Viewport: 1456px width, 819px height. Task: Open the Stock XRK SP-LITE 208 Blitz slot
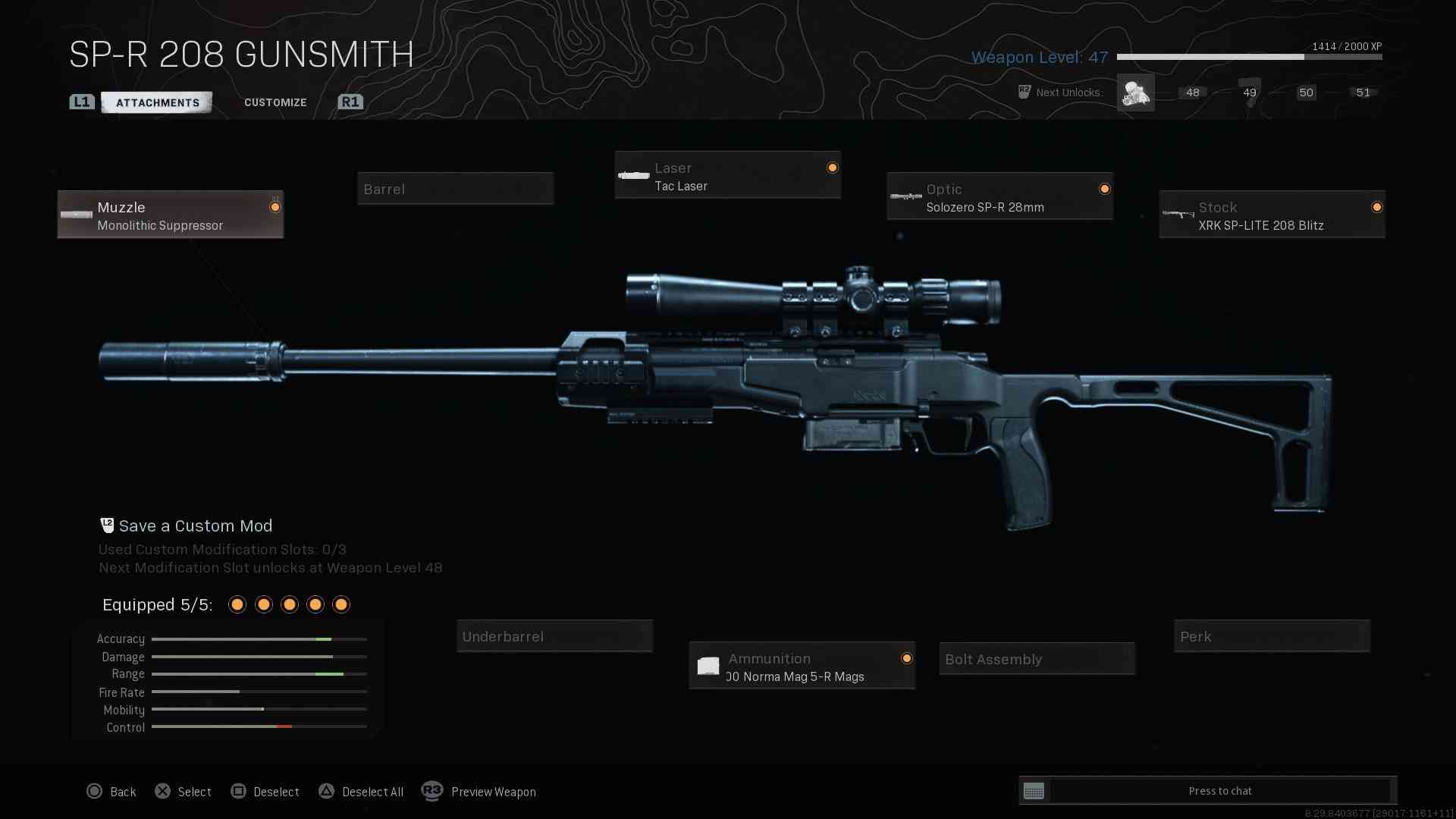point(1272,215)
